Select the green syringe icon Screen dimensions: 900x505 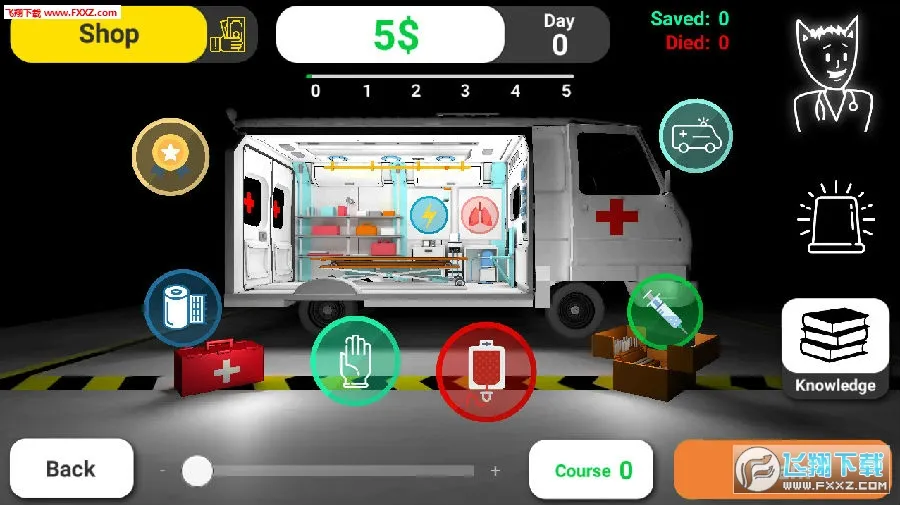tap(664, 310)
